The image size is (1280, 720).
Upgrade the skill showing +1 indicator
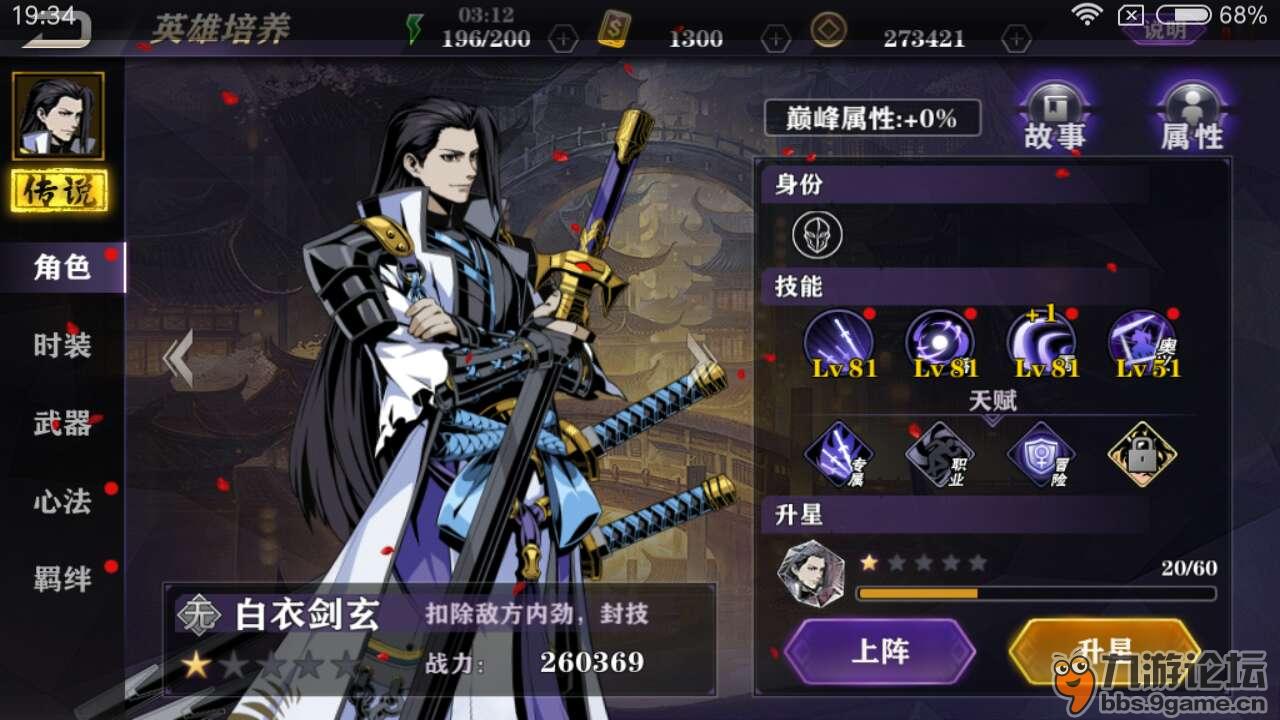click(1040, 340)
